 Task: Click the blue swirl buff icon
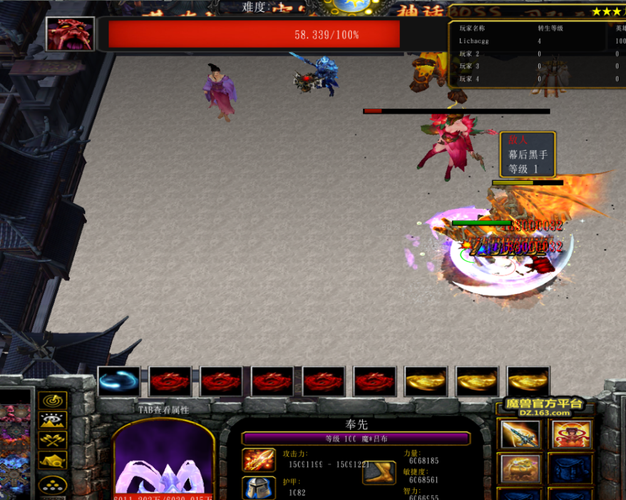click(118, 381)
